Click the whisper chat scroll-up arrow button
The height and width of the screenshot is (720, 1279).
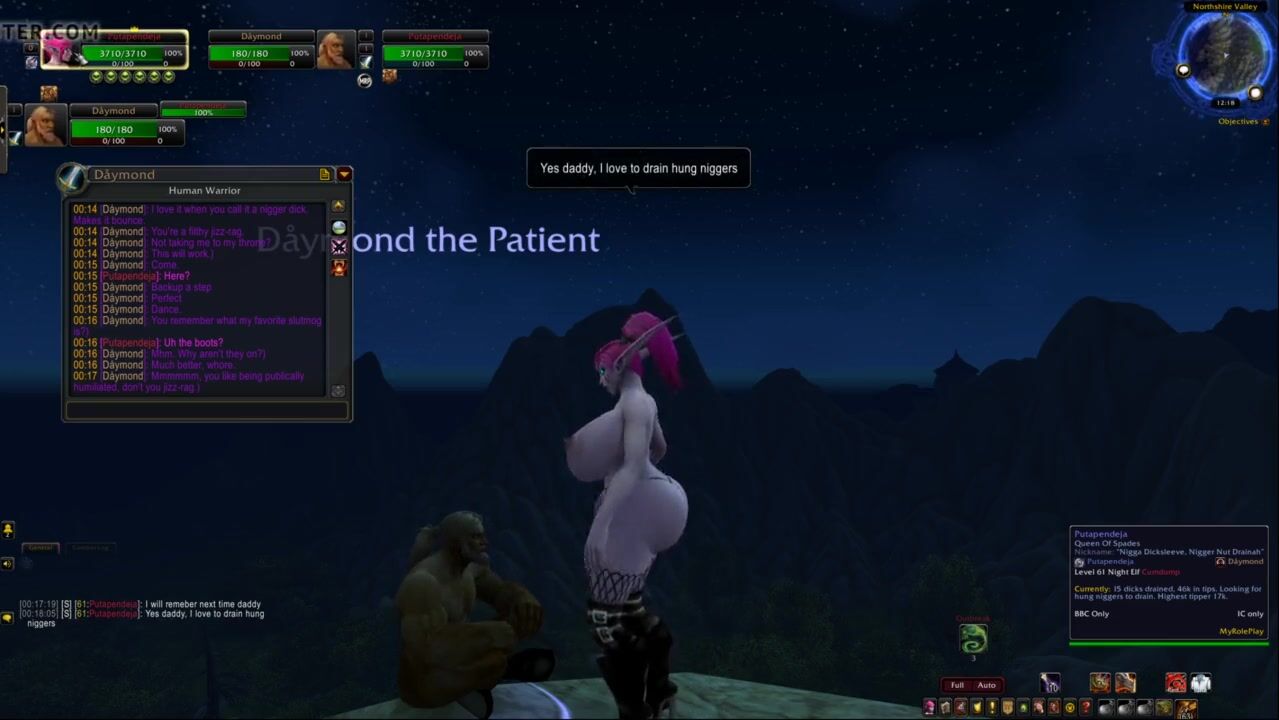point(338,206)
